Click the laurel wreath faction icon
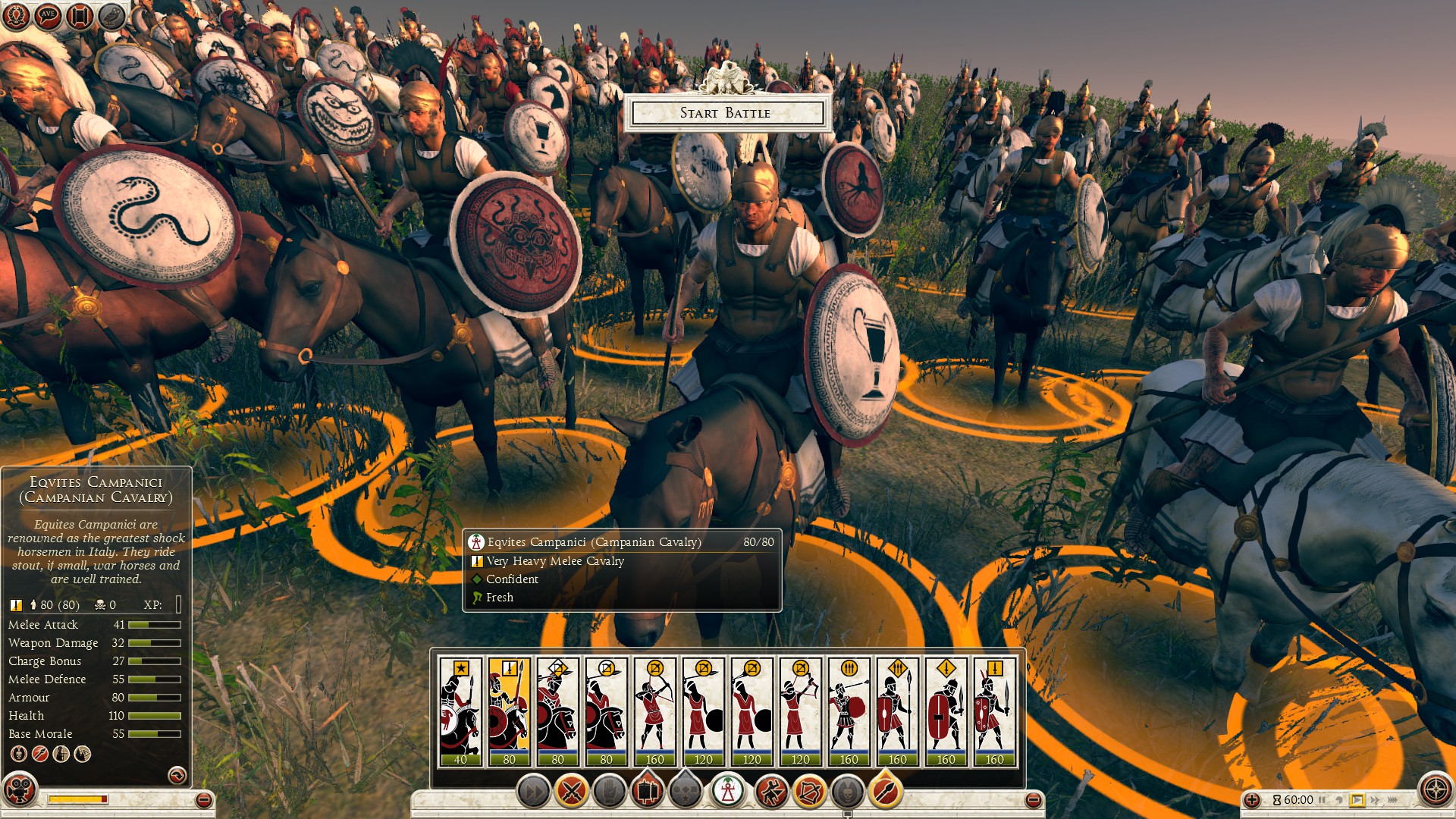Image resolution: width=1456 pixels, height=819 pixels. pos(16,14)
